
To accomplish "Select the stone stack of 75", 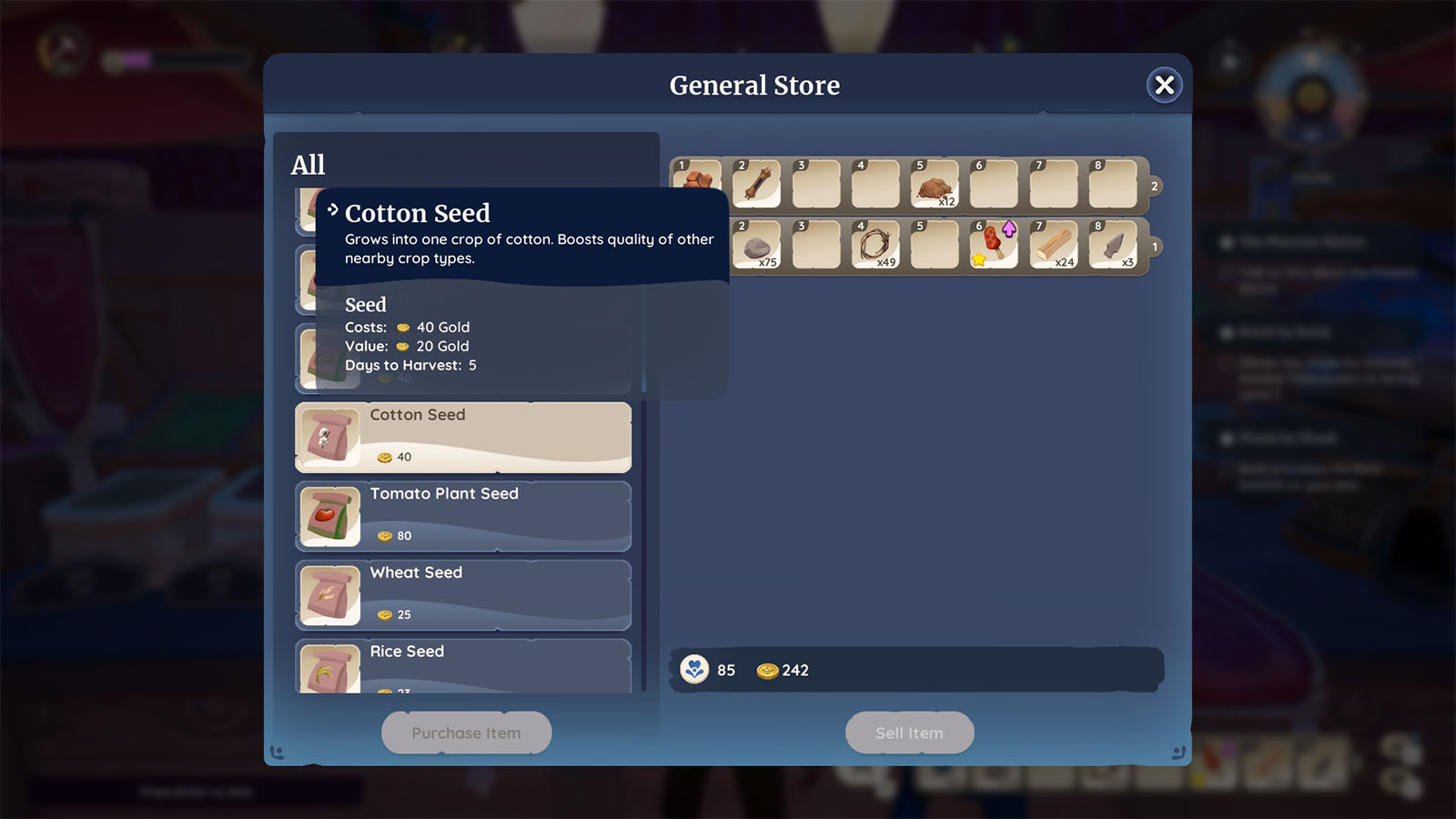I will click(x=755, y=245).
